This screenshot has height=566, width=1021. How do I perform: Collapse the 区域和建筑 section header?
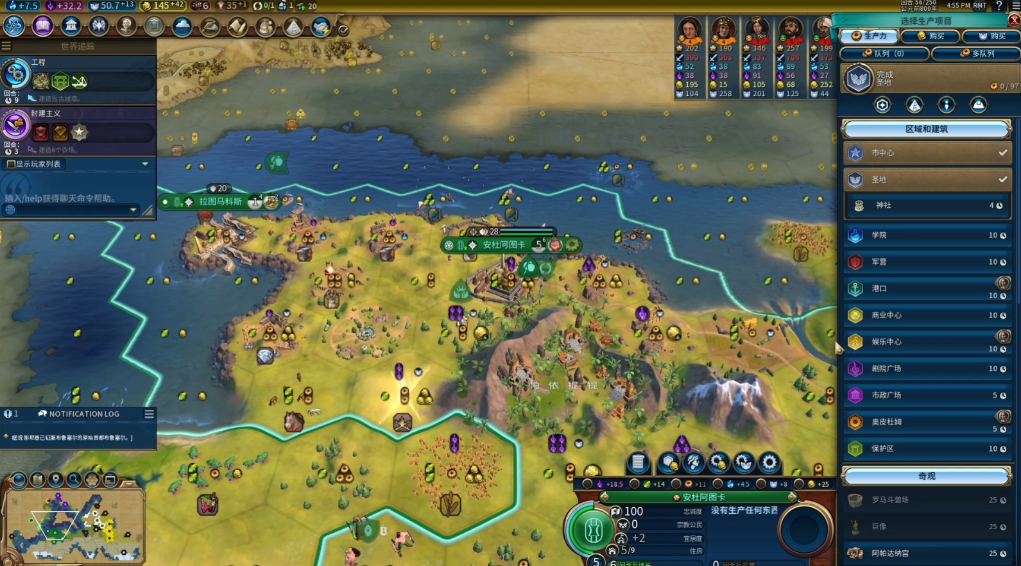[x=926, y=129]
